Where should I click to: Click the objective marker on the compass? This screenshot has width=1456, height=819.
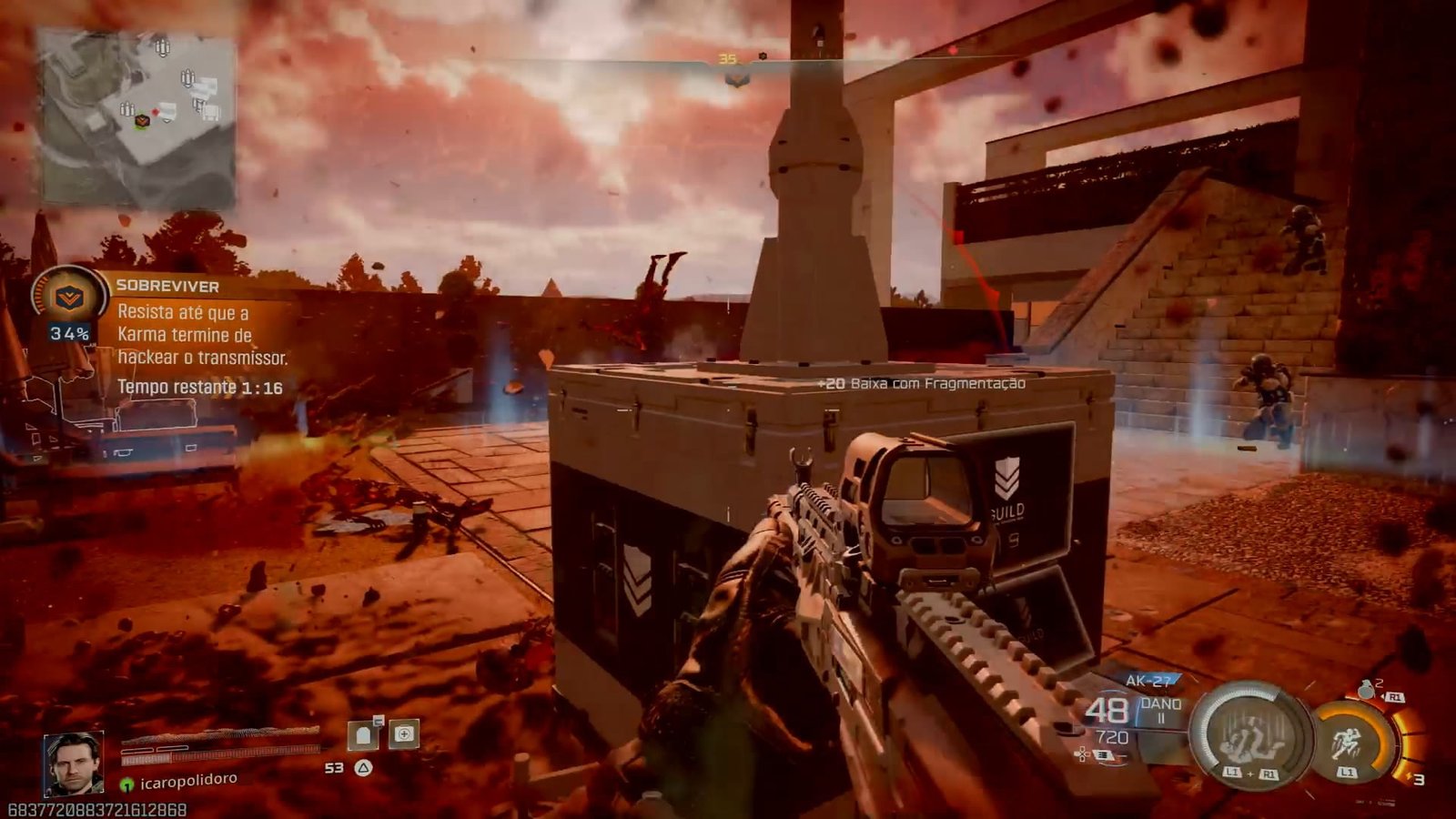737,79
